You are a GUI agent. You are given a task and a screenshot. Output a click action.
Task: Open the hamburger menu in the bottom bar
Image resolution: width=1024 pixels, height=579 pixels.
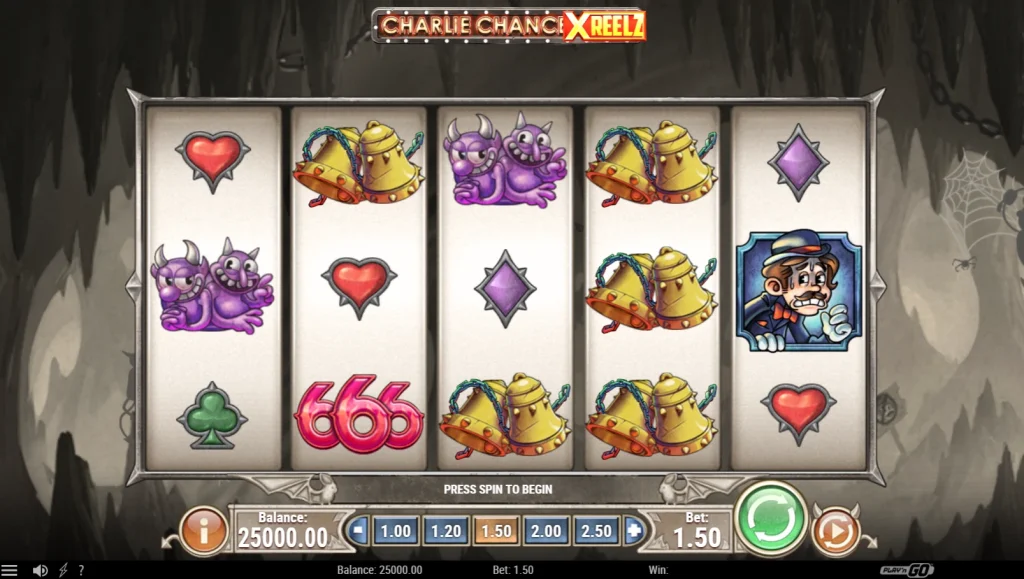[10, 570]
